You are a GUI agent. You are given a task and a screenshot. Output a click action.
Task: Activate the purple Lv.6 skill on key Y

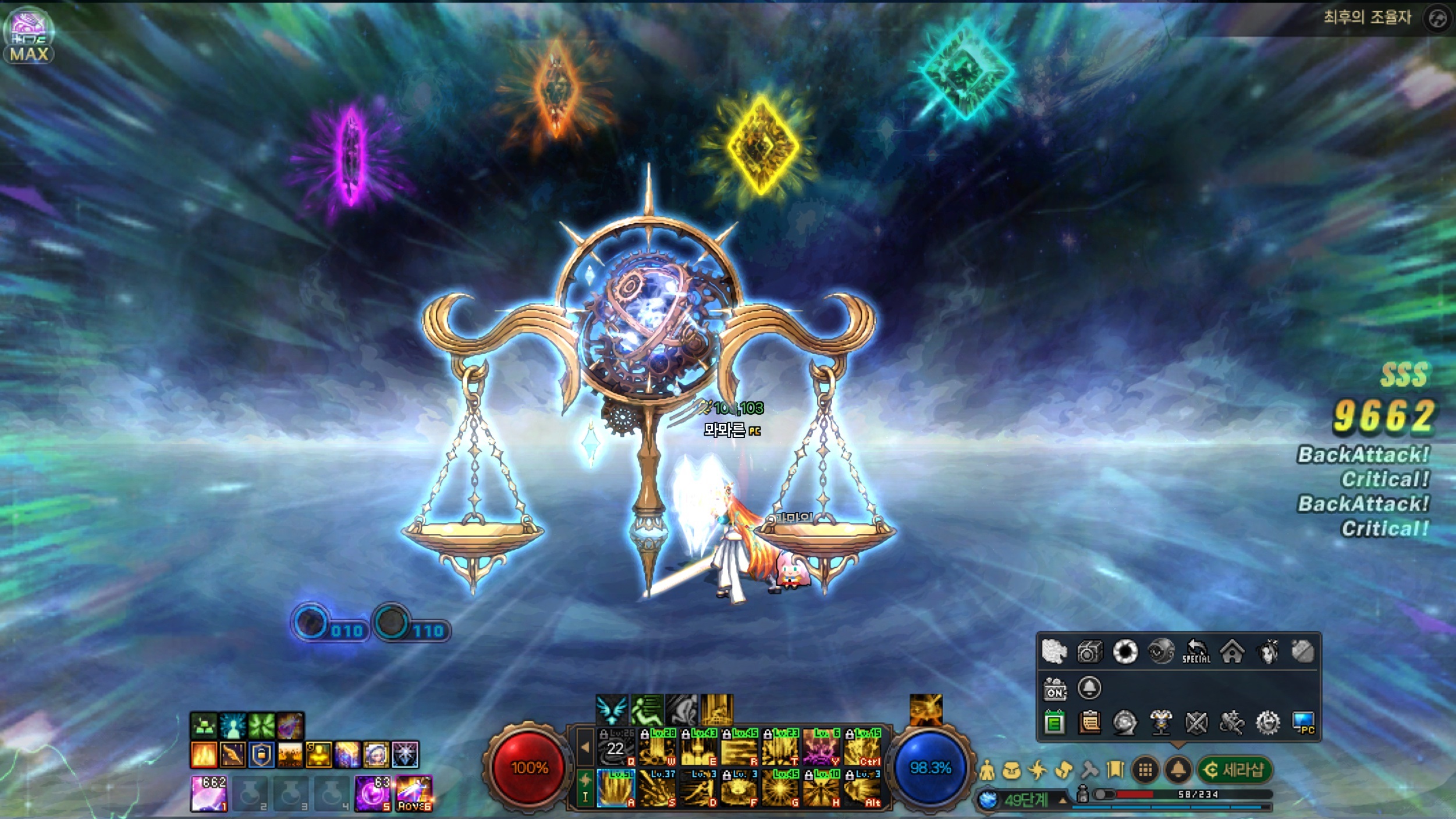coord(821,747)
